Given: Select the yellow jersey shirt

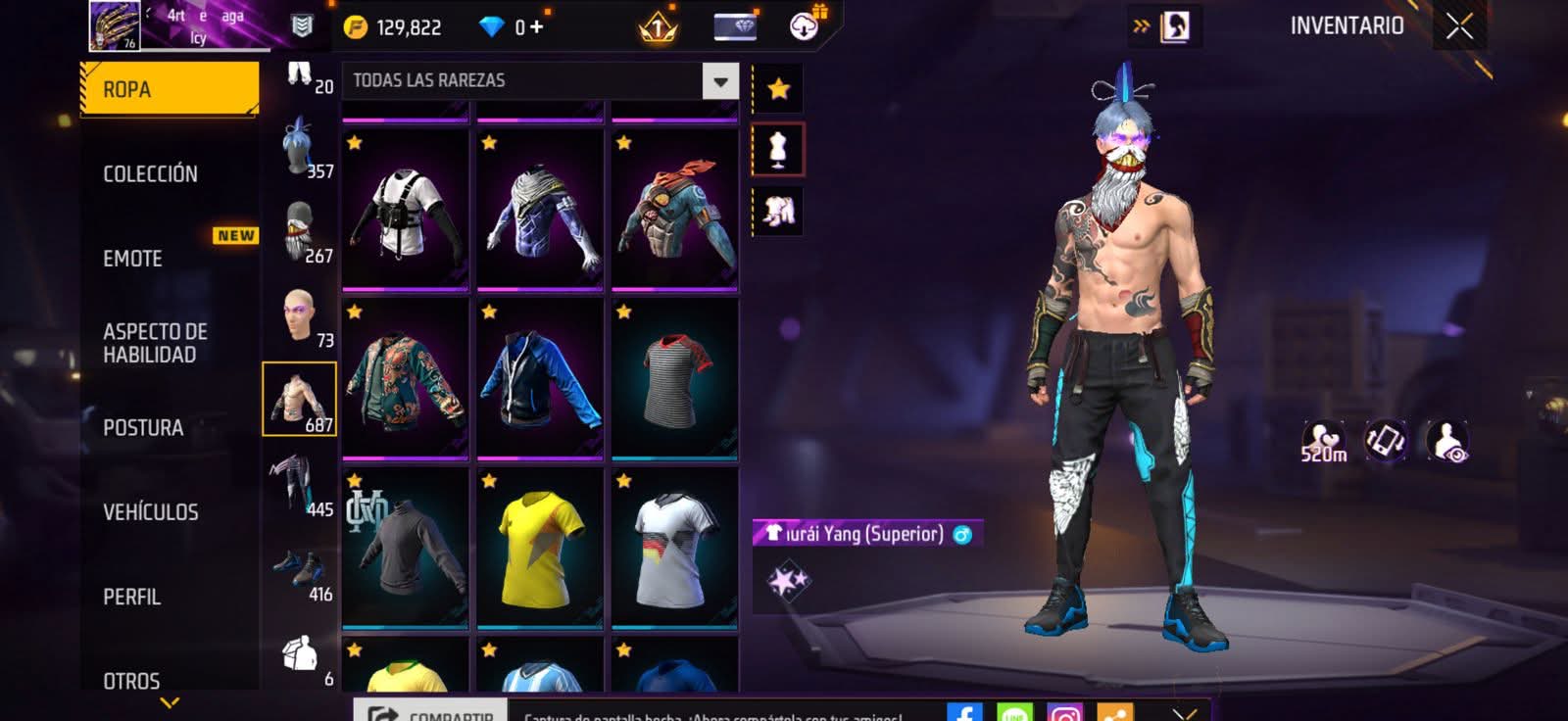Looking at the screenshot, I should (540, 549).
